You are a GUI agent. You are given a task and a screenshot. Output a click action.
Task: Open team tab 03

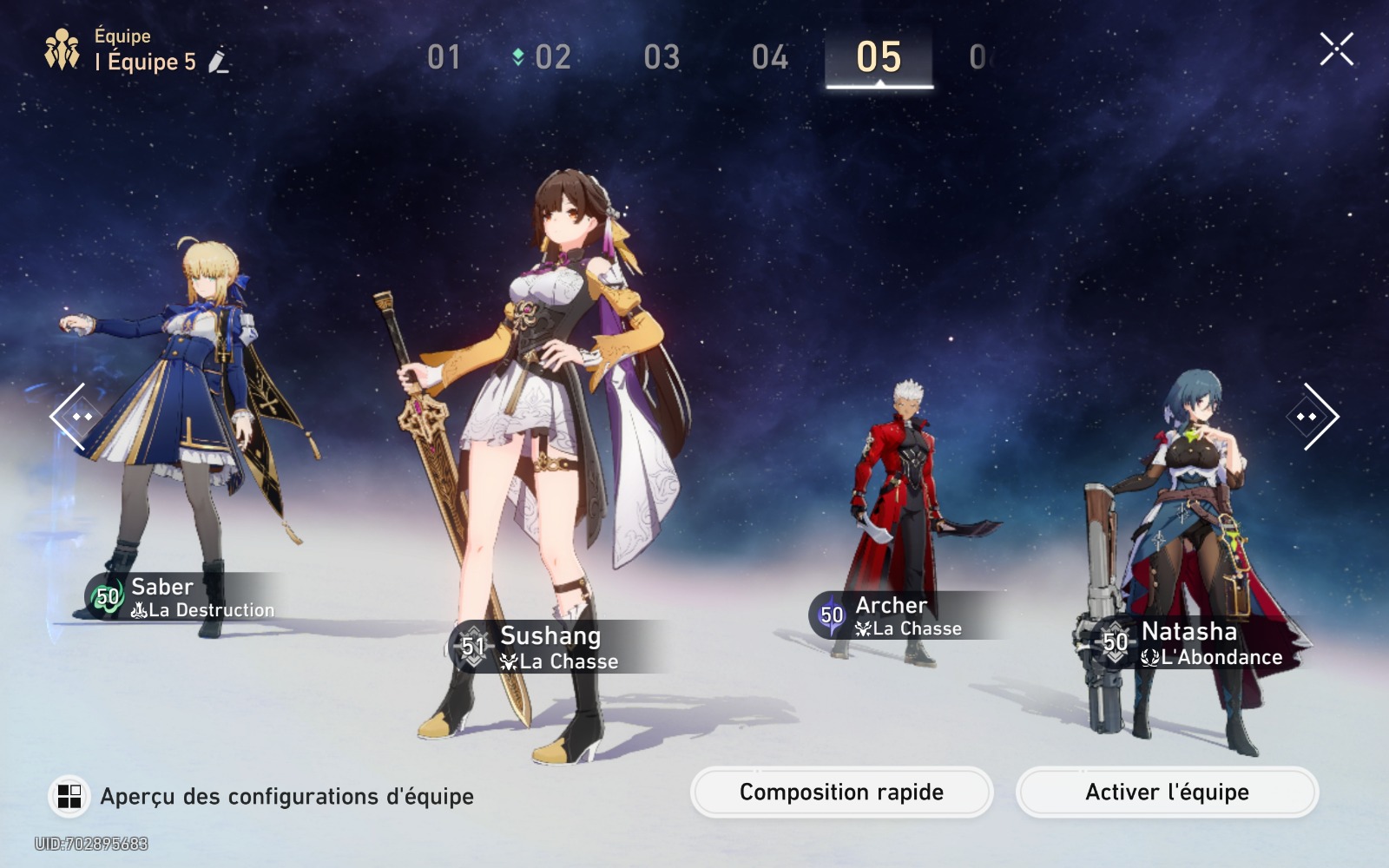pos(662,58)
